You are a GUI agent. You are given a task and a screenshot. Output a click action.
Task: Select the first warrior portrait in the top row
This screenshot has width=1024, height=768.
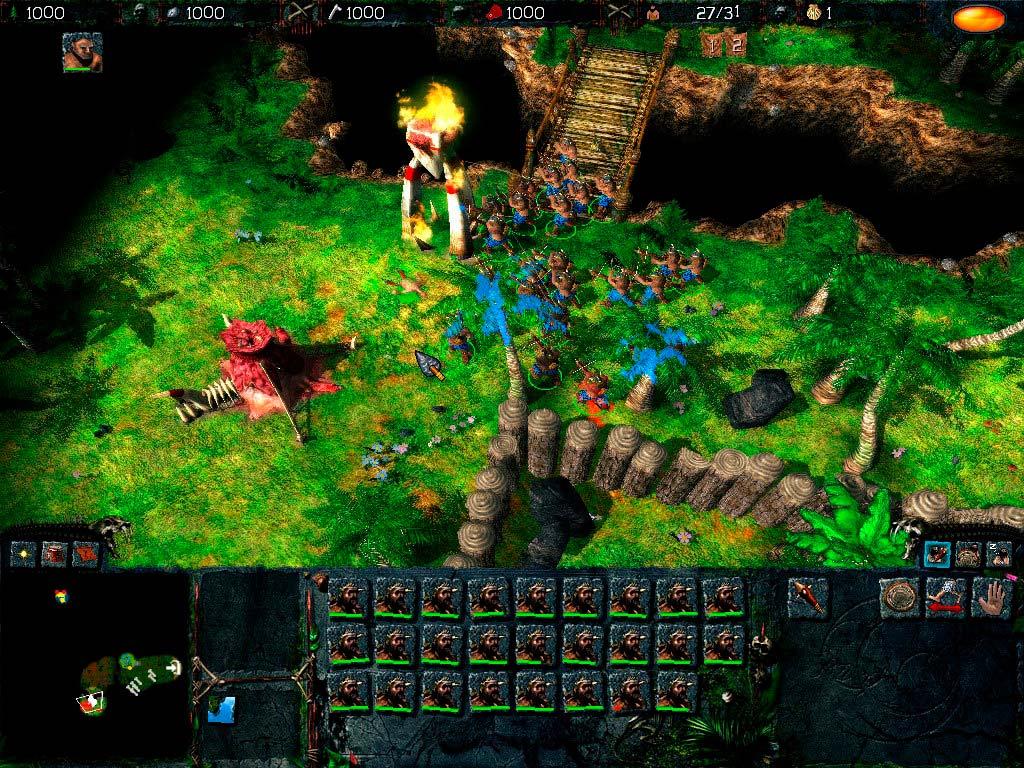coord(349,597)
